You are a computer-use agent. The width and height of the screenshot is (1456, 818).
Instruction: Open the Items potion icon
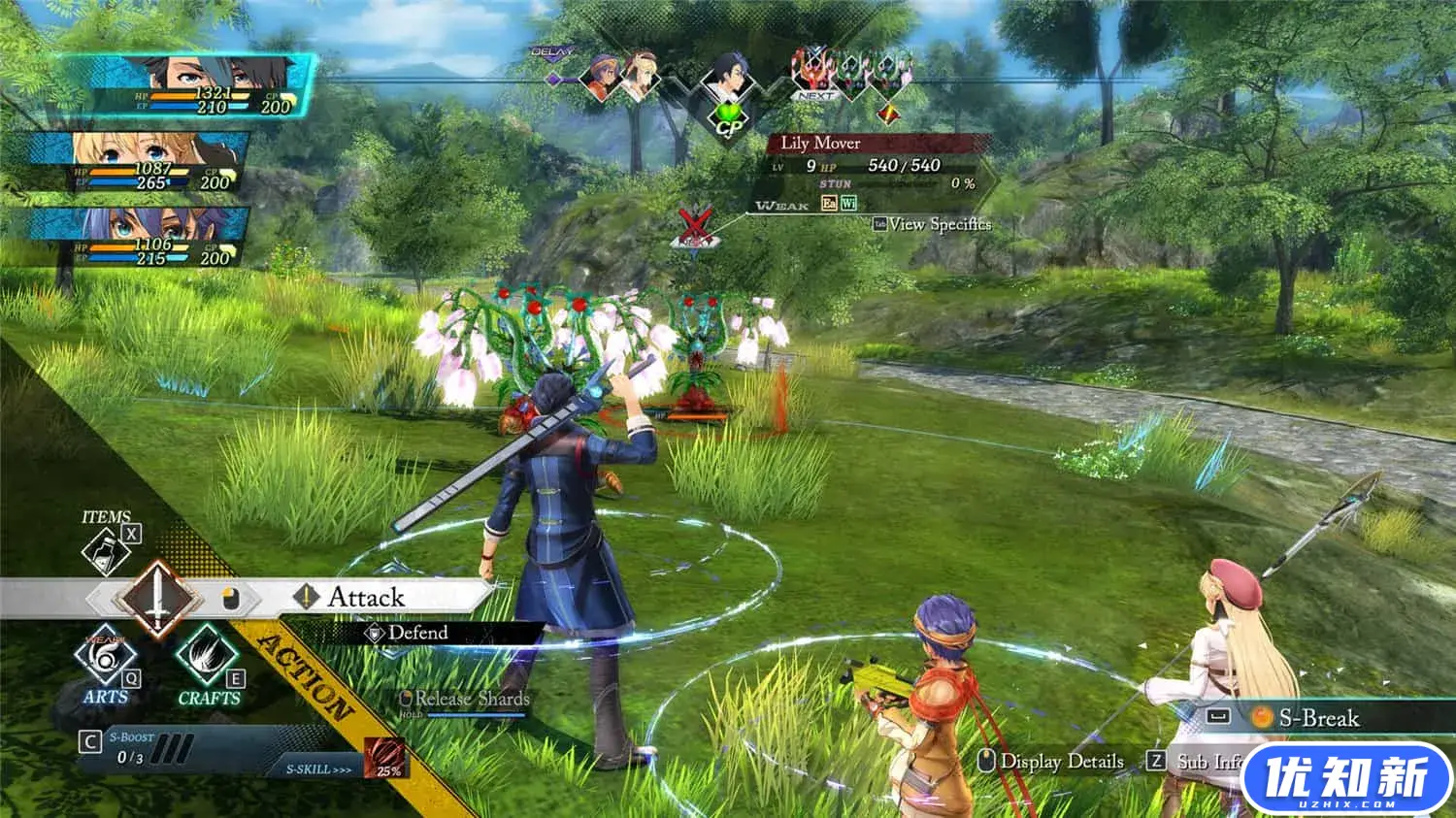[x=105, y=551]
